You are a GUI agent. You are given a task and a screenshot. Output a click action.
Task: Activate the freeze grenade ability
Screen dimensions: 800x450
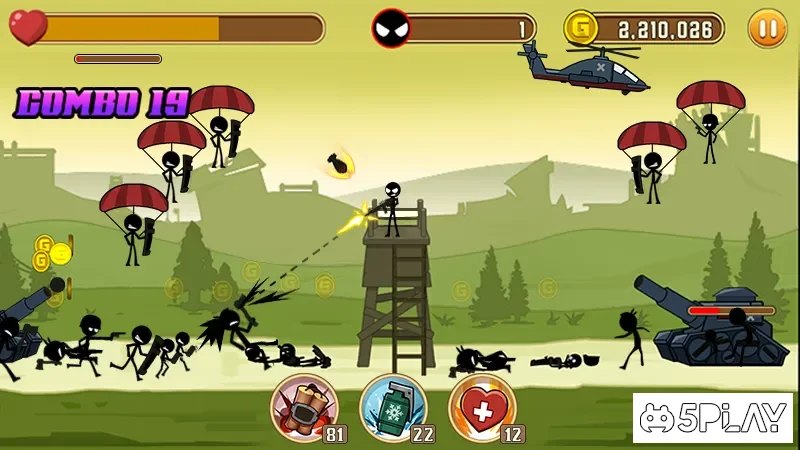(x=393, y=407)
